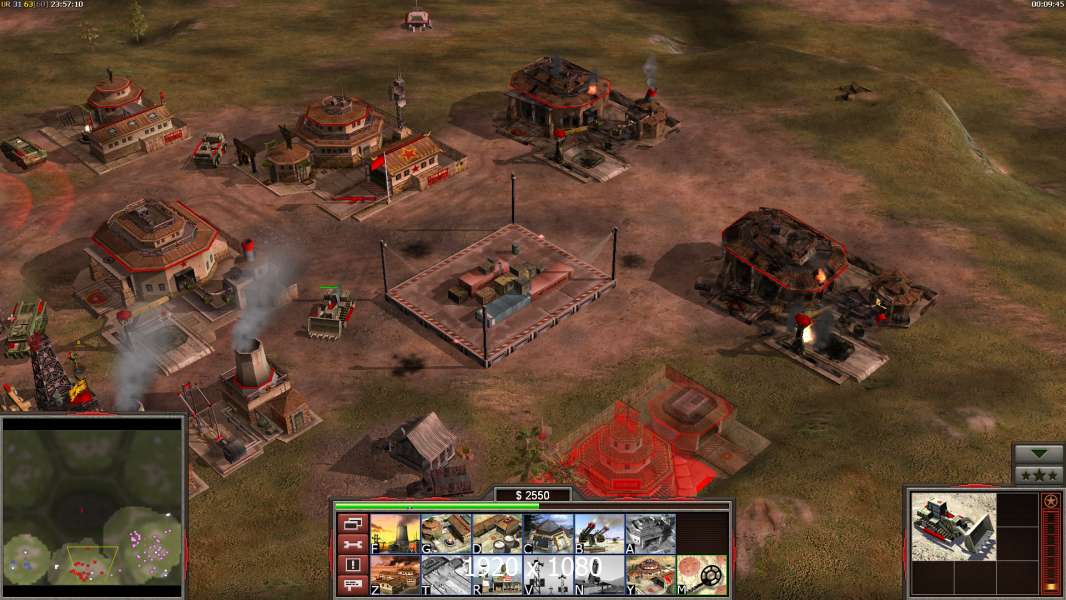The width and height of the screenshot is (1066, 600).
Task: Open the chat message button
Action: pyautogui.click(x=351, y=586)
